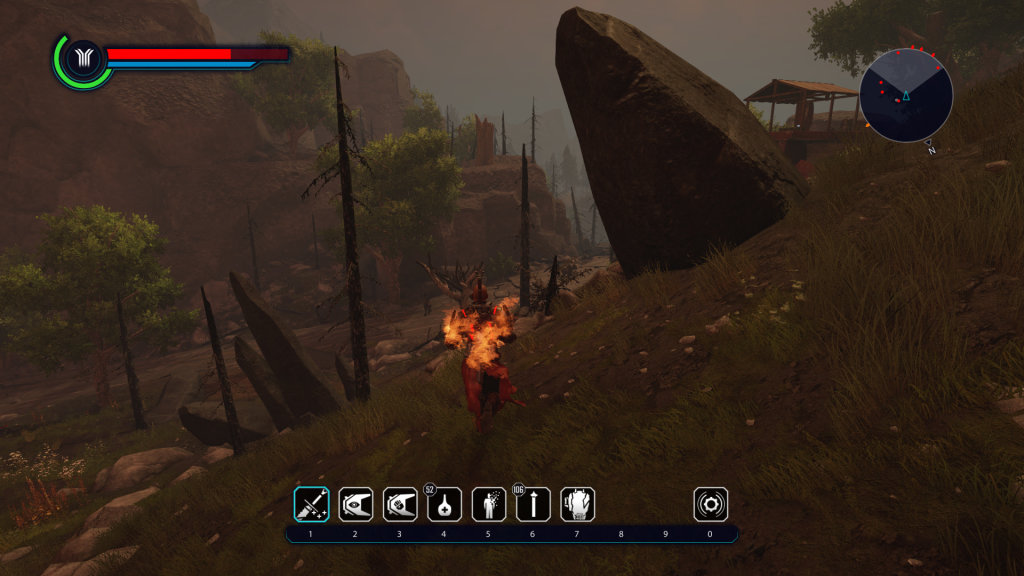Click the faction emblem beside the health bar
Screen dimensions: 1024x576
[x=78, y=60]
